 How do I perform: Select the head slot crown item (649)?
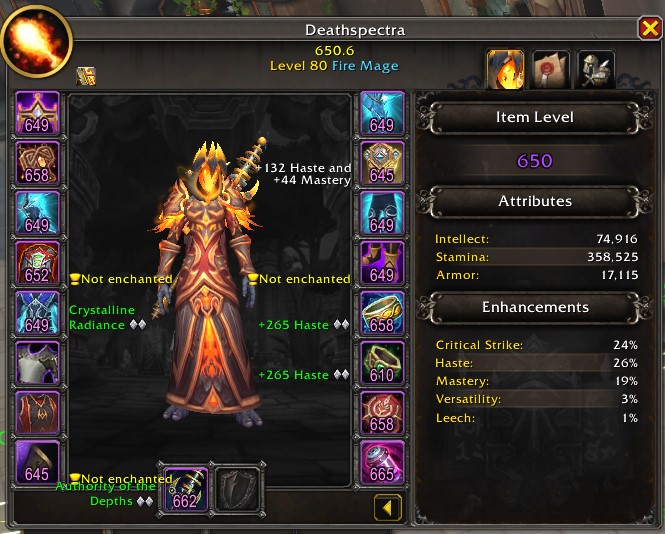[x=37, y=112]
